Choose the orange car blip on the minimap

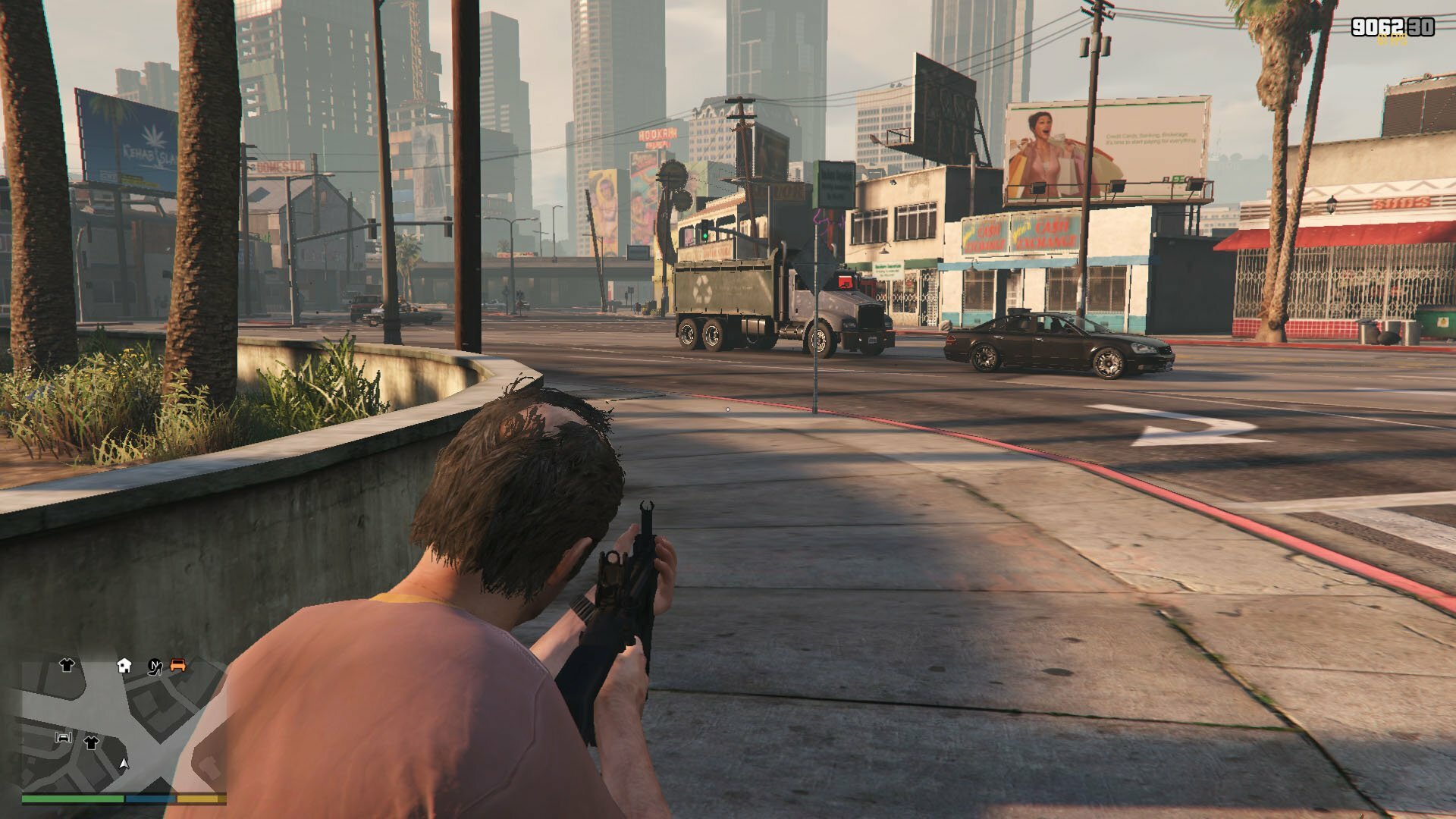tap(178, 665)
